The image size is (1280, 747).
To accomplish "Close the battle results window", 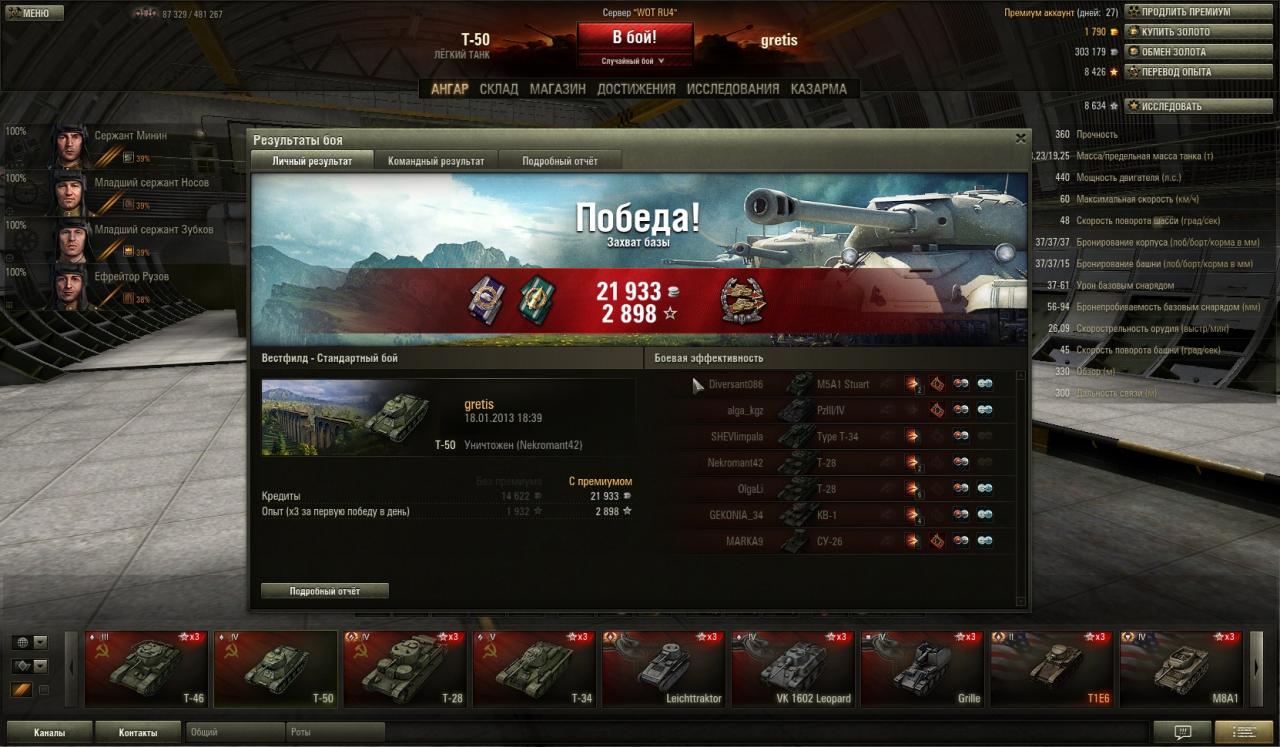I will [x=1020, y=139].
